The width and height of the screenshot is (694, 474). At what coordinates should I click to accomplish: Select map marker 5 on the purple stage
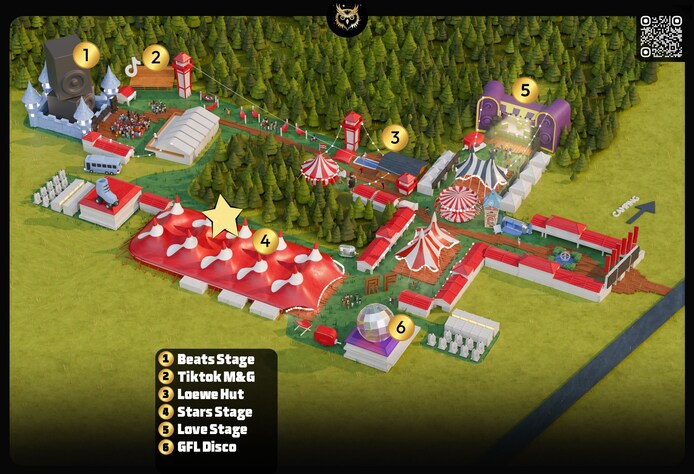524,91
